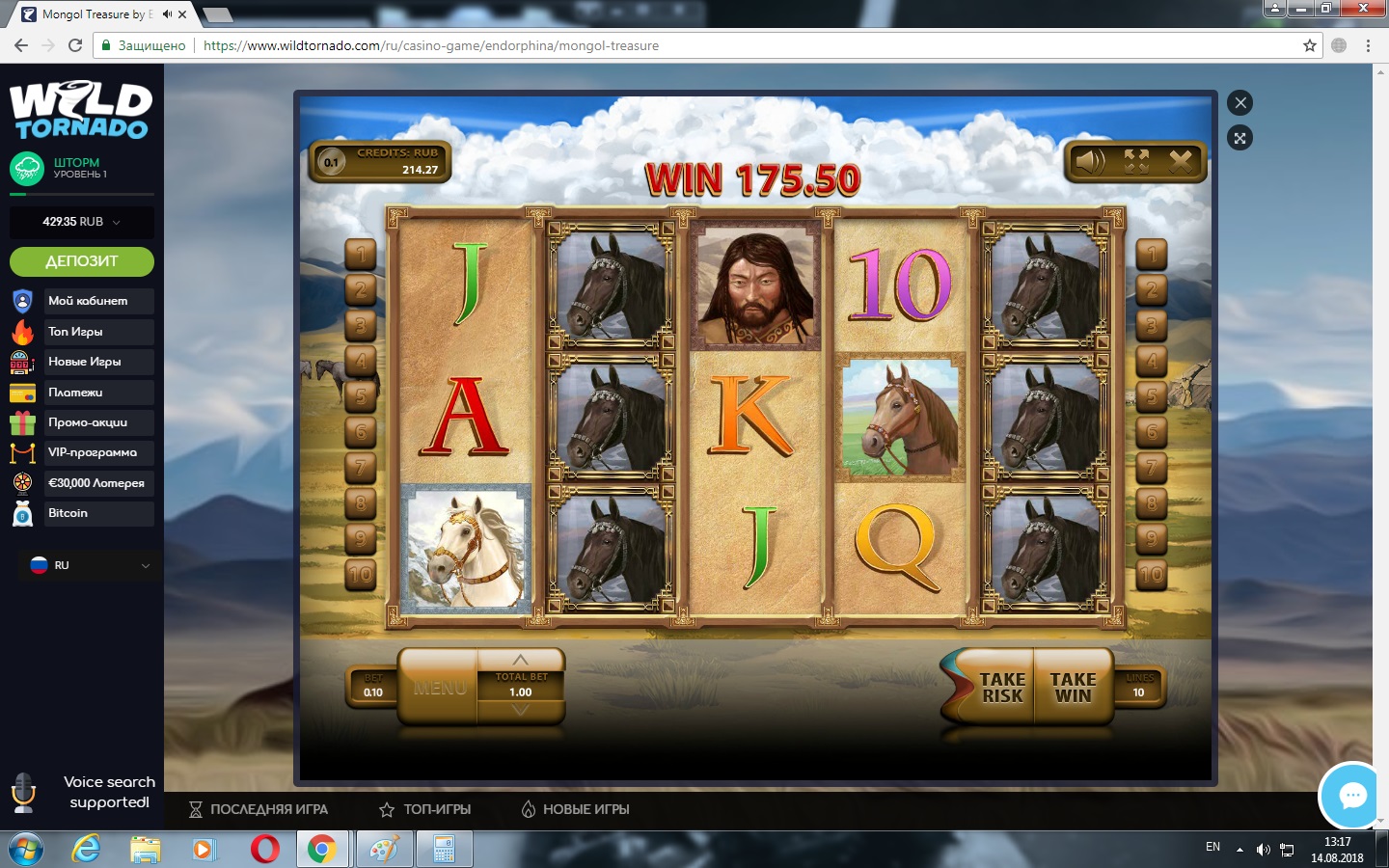This screenshot has height=868, width=1389.
Task: Toggle the game sound speaker icon
Action: pos(1091,161)
